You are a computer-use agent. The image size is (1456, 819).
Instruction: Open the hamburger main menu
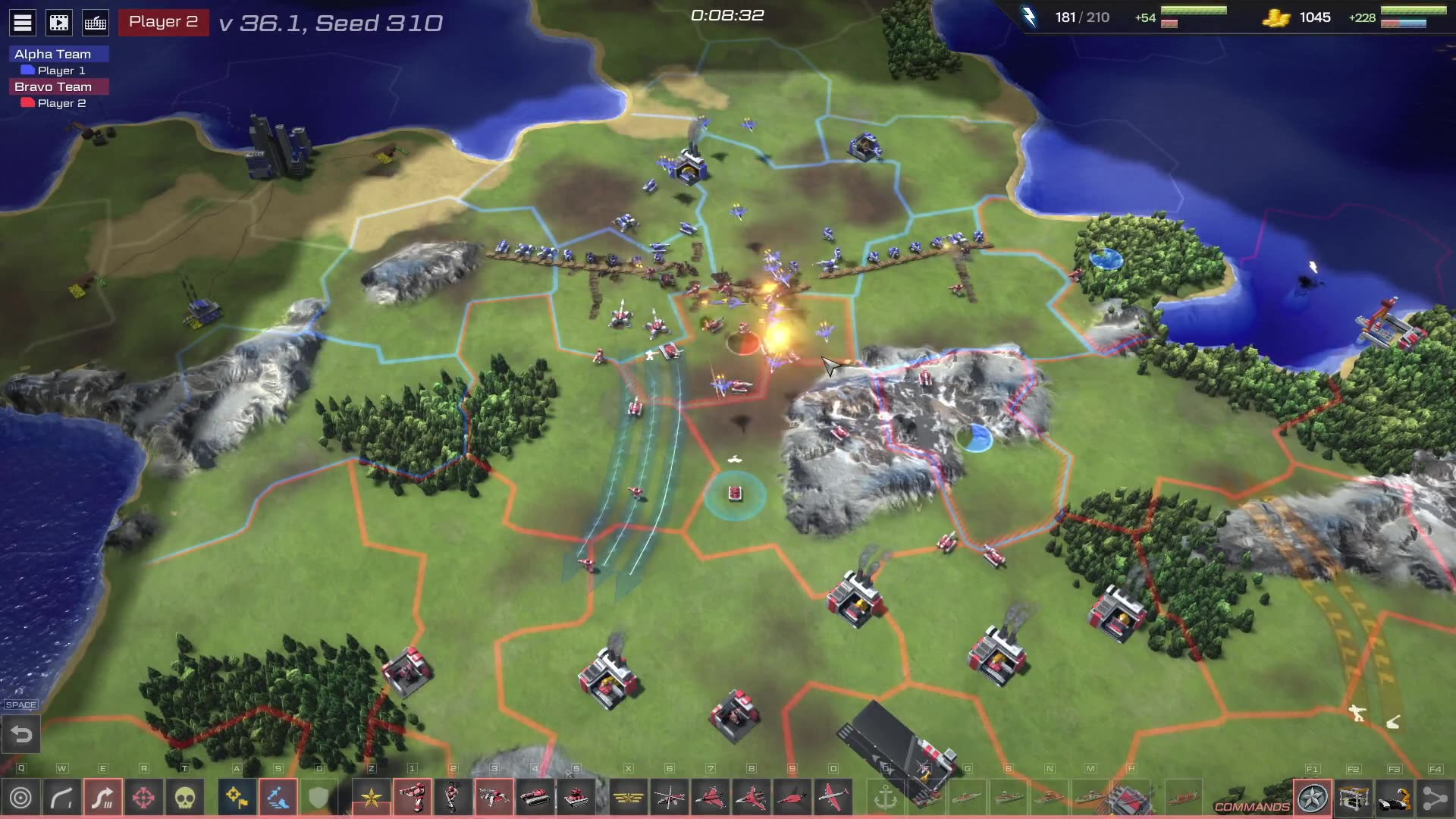[x=23, y=23]
